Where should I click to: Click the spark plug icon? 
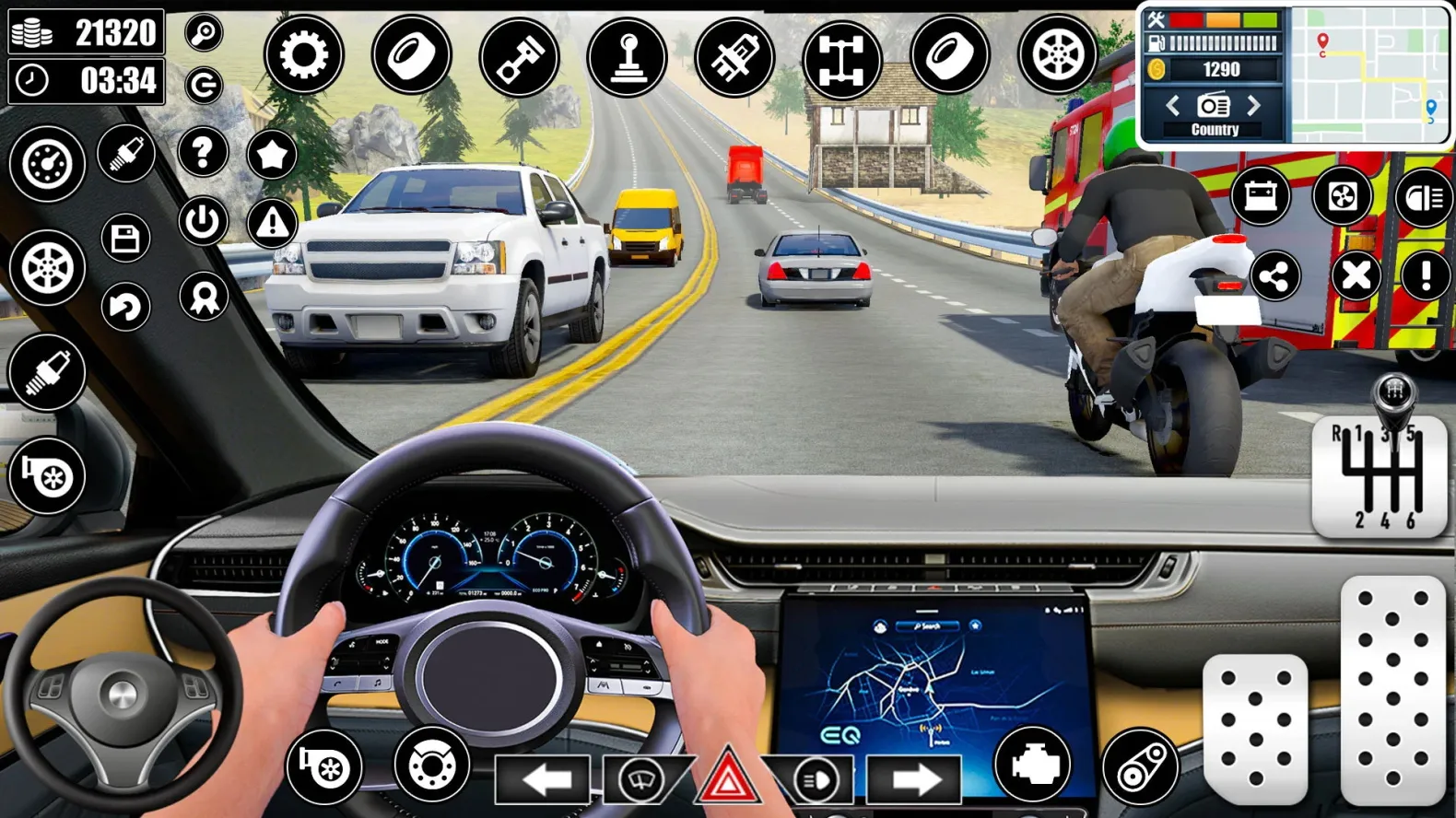[47, 372]
